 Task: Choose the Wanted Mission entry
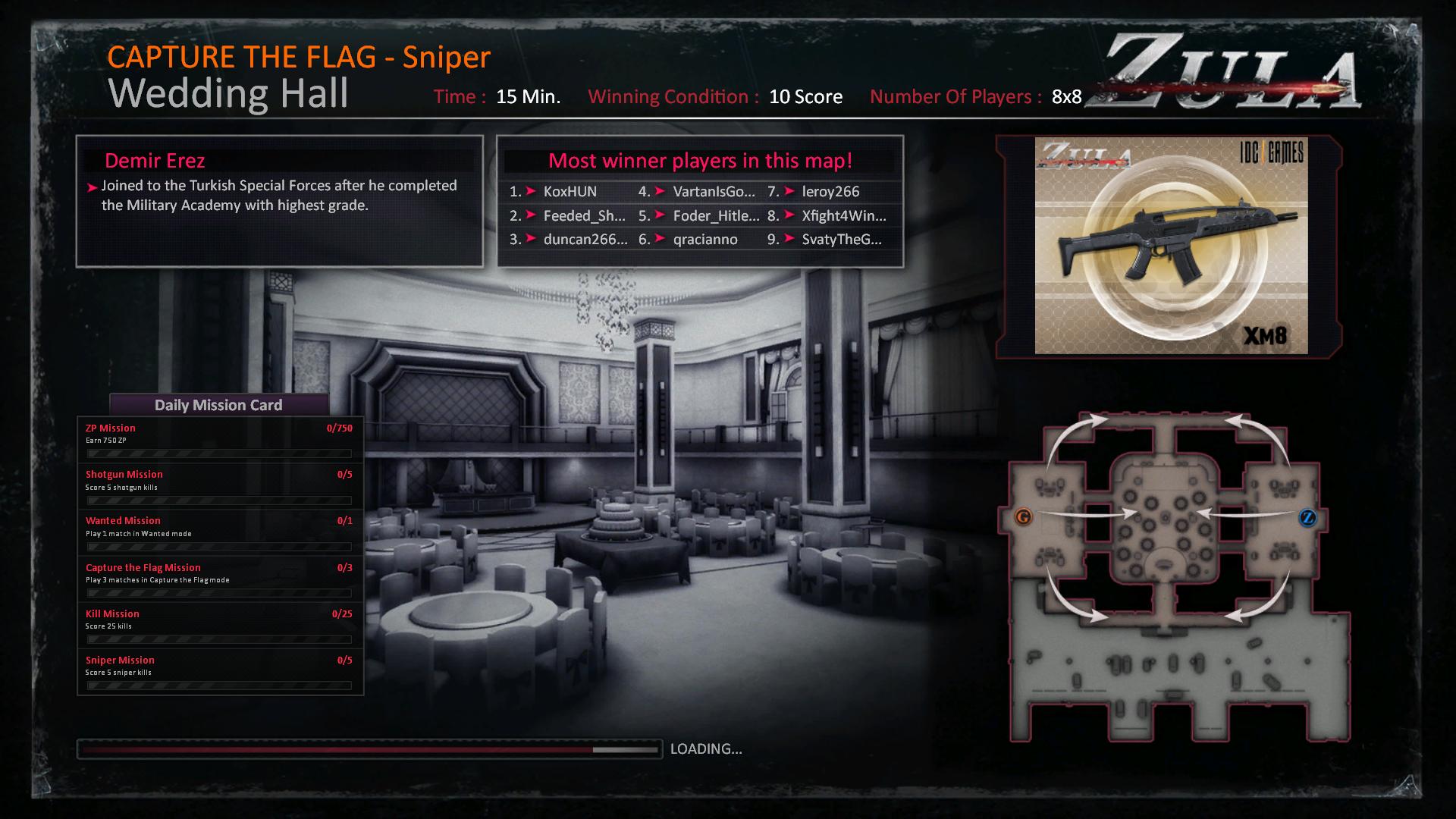point(219,533)
